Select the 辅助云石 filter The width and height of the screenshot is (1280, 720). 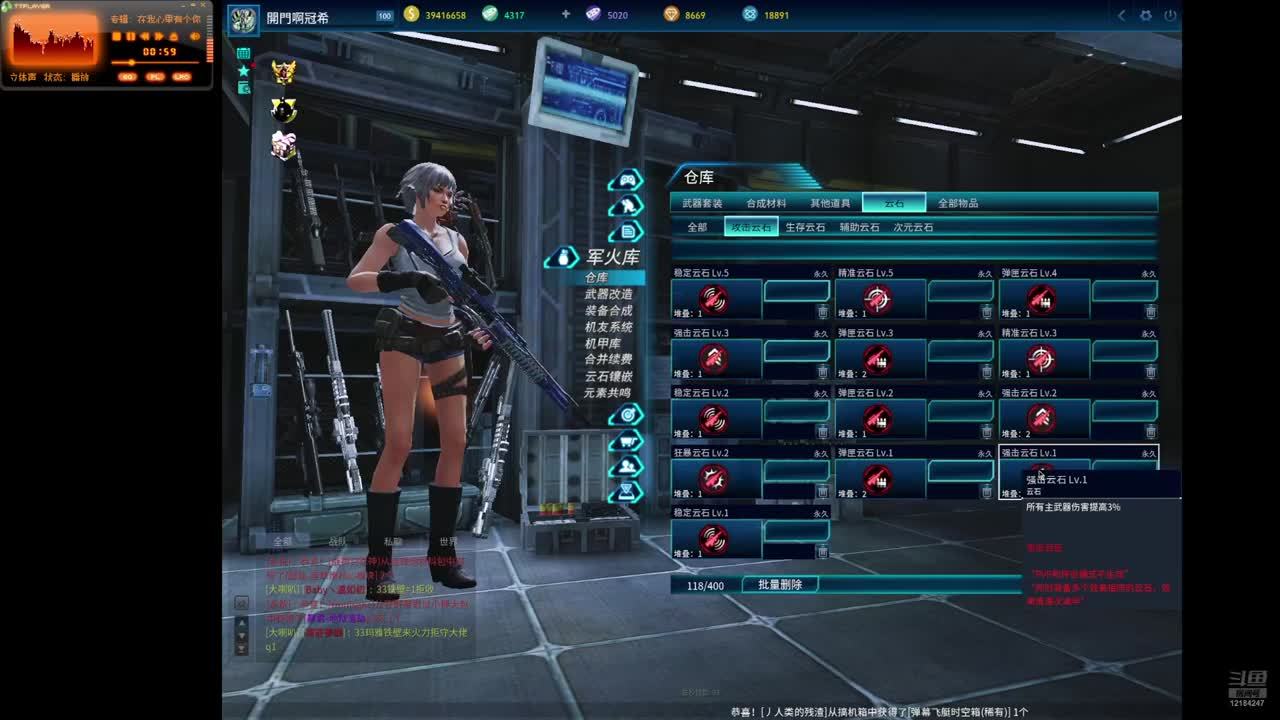click(859, 227)
